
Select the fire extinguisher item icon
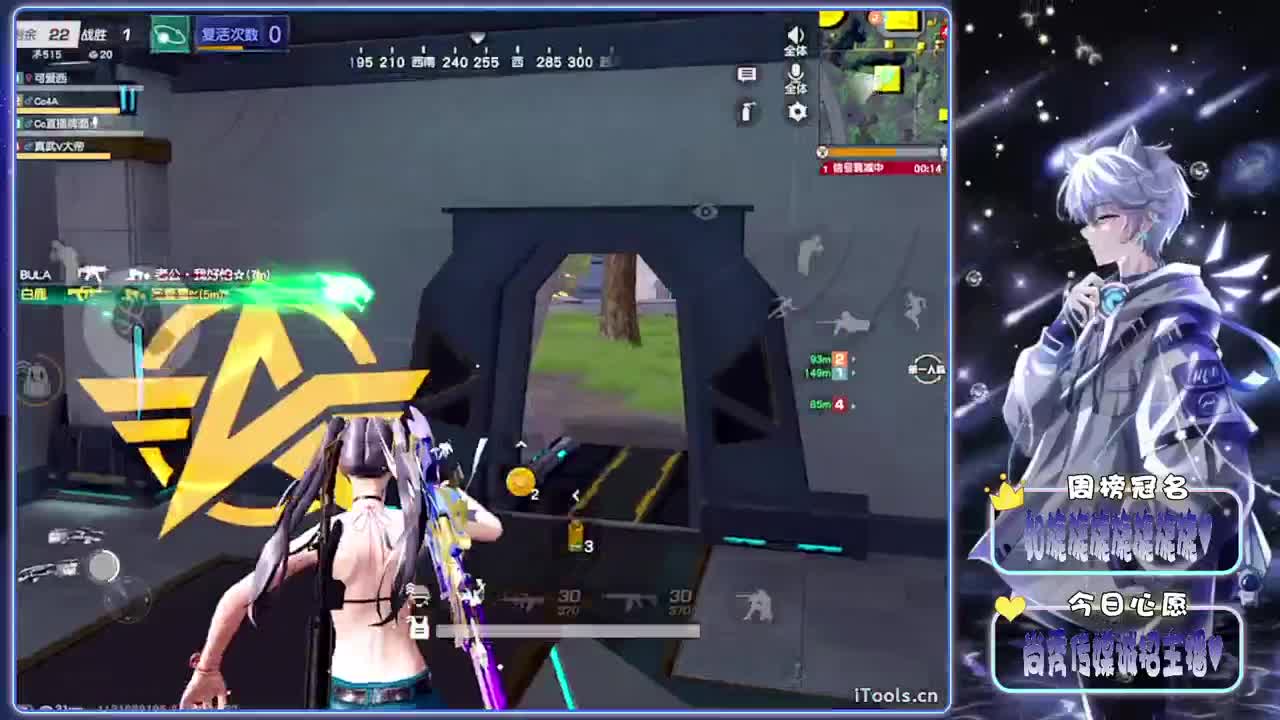pyautogui.click(x=747, y=112)
